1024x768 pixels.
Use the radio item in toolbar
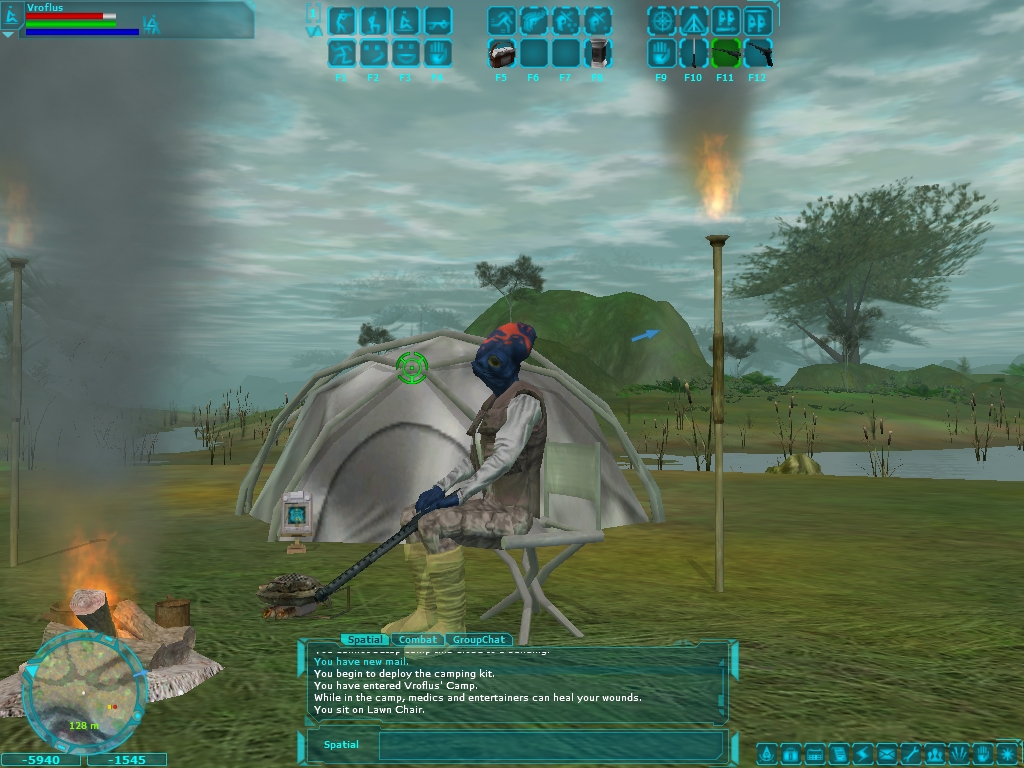(501, 52)
